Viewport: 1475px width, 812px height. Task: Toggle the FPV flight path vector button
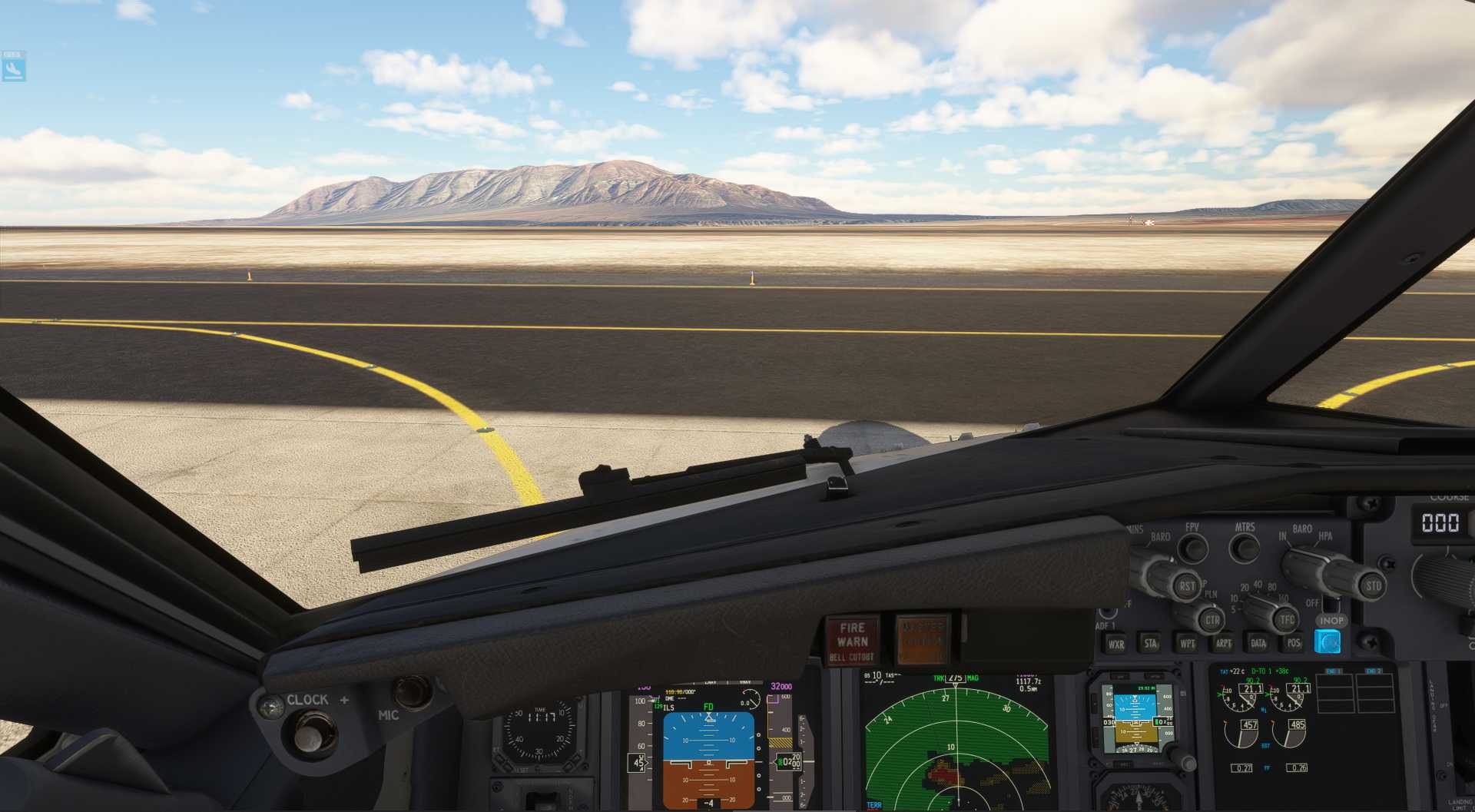pos(1192,549)
